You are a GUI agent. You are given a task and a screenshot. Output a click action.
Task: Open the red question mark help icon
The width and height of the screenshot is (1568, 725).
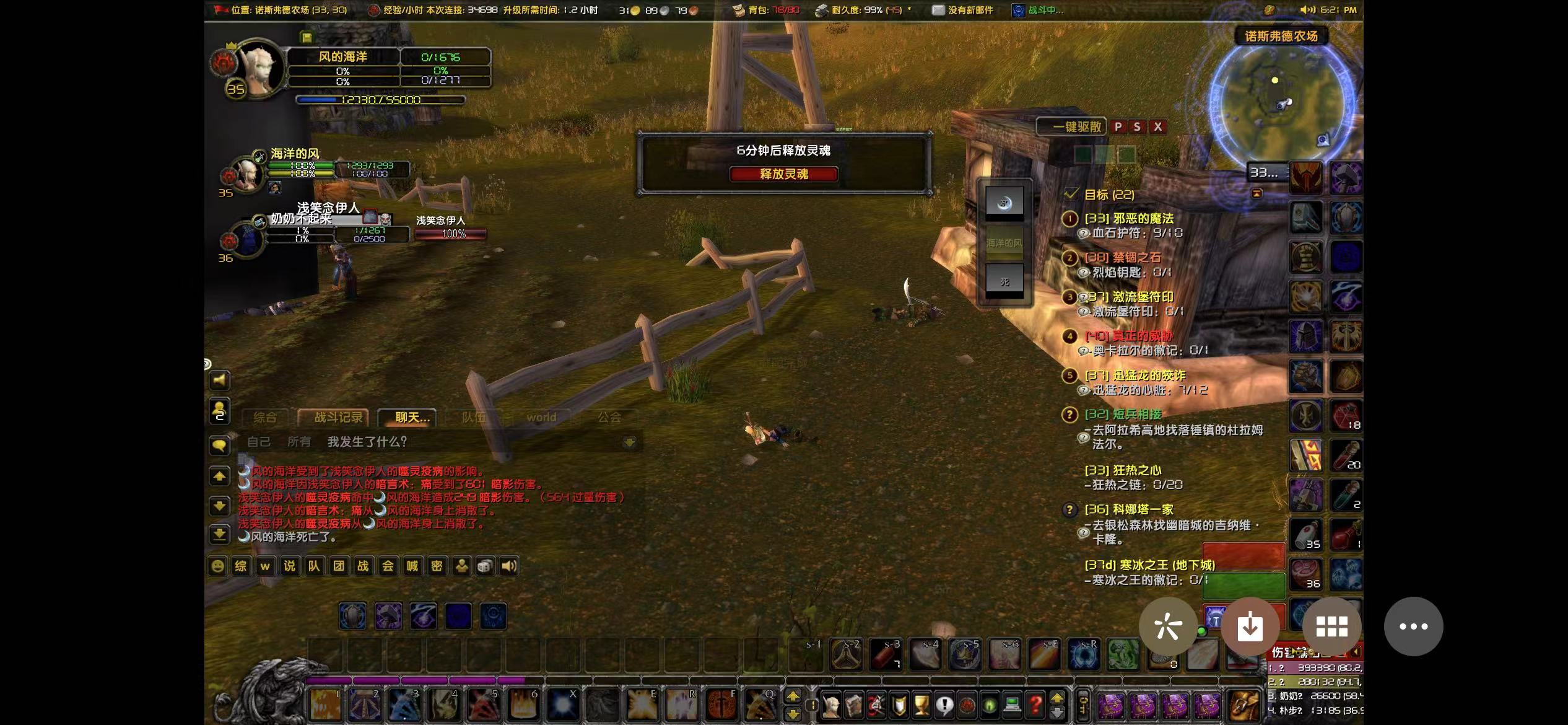(1035, 705)
